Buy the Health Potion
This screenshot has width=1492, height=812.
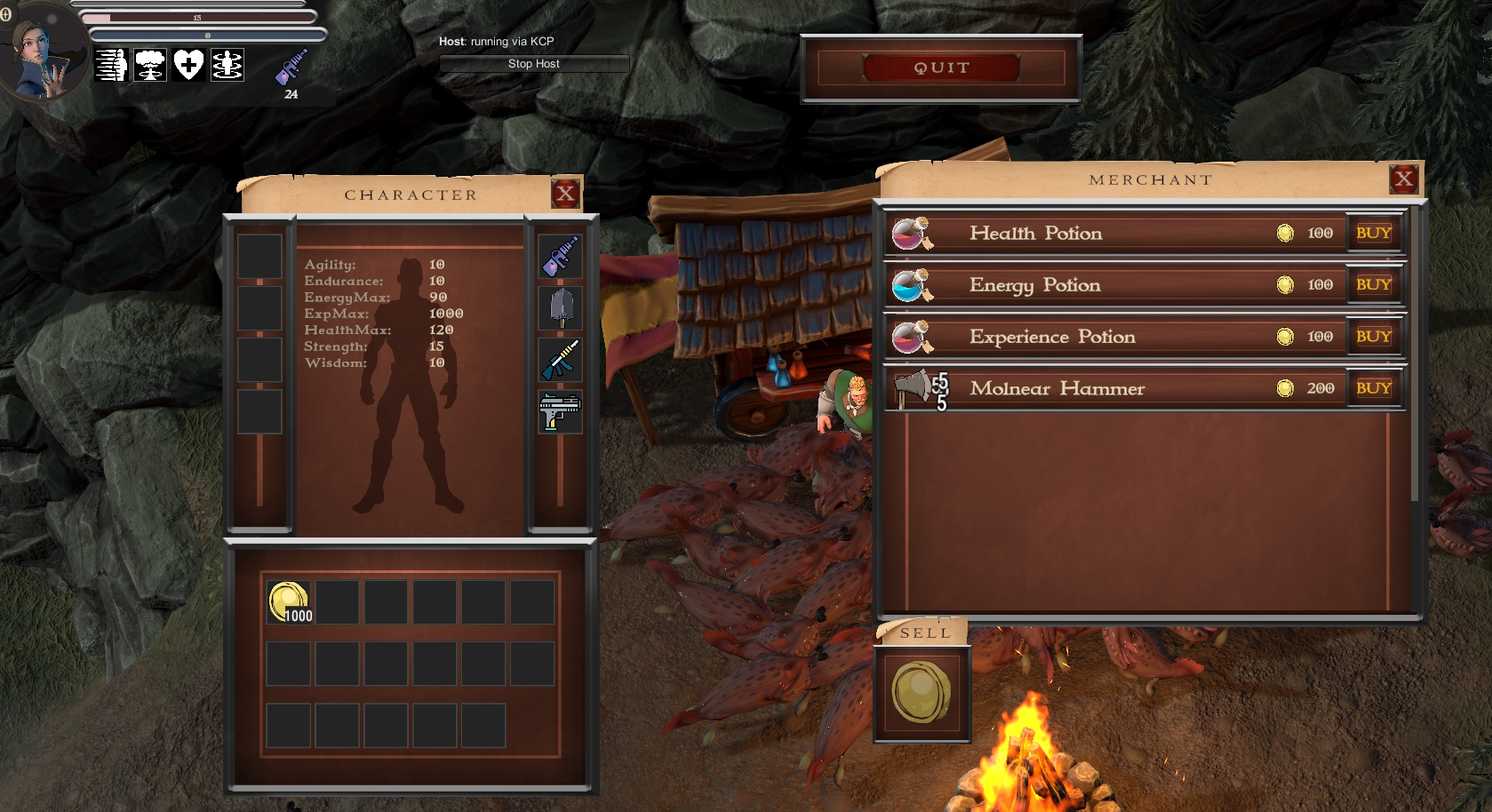(1373, 233)
